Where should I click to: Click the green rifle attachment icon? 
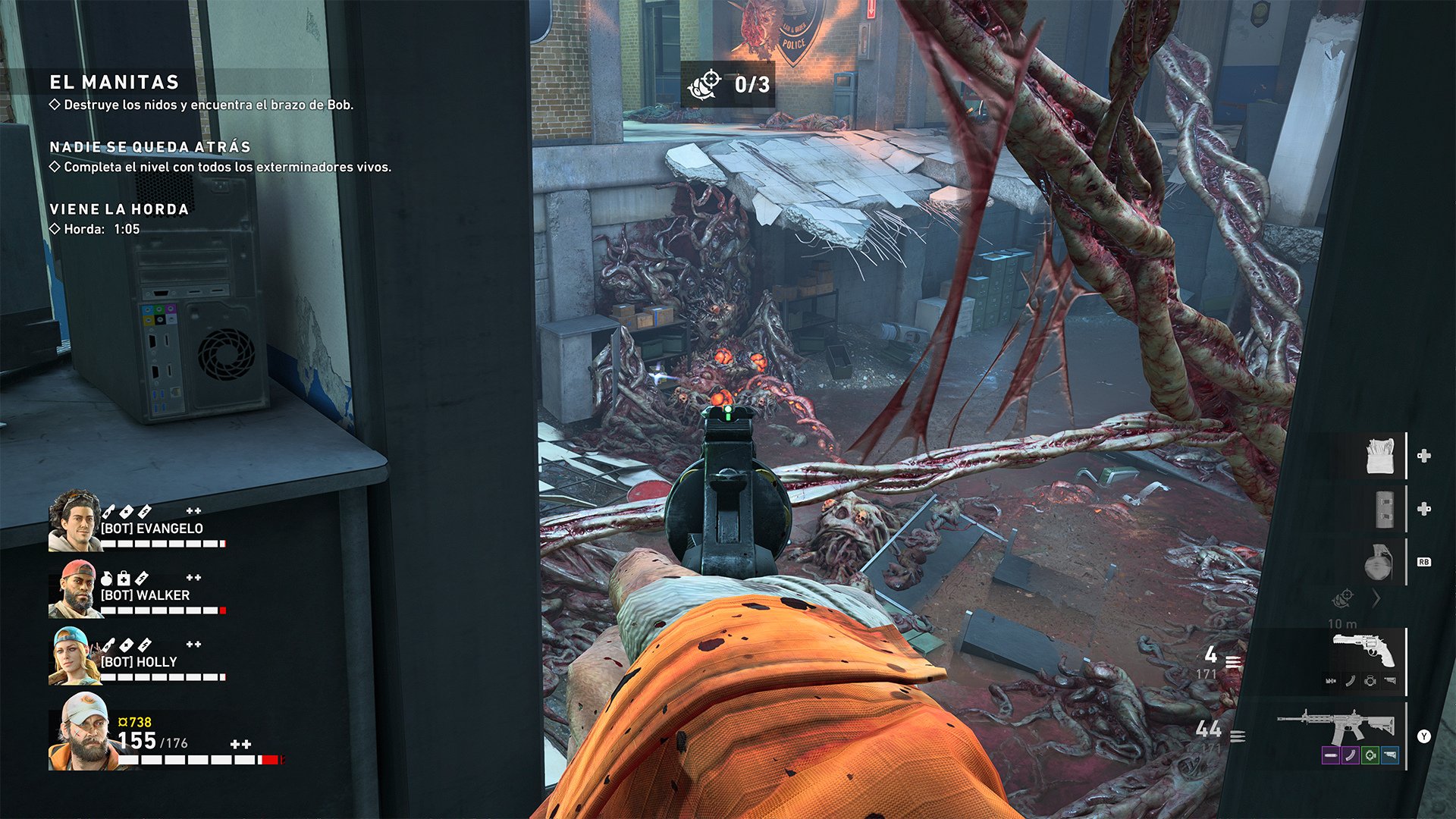point(1370,755)
